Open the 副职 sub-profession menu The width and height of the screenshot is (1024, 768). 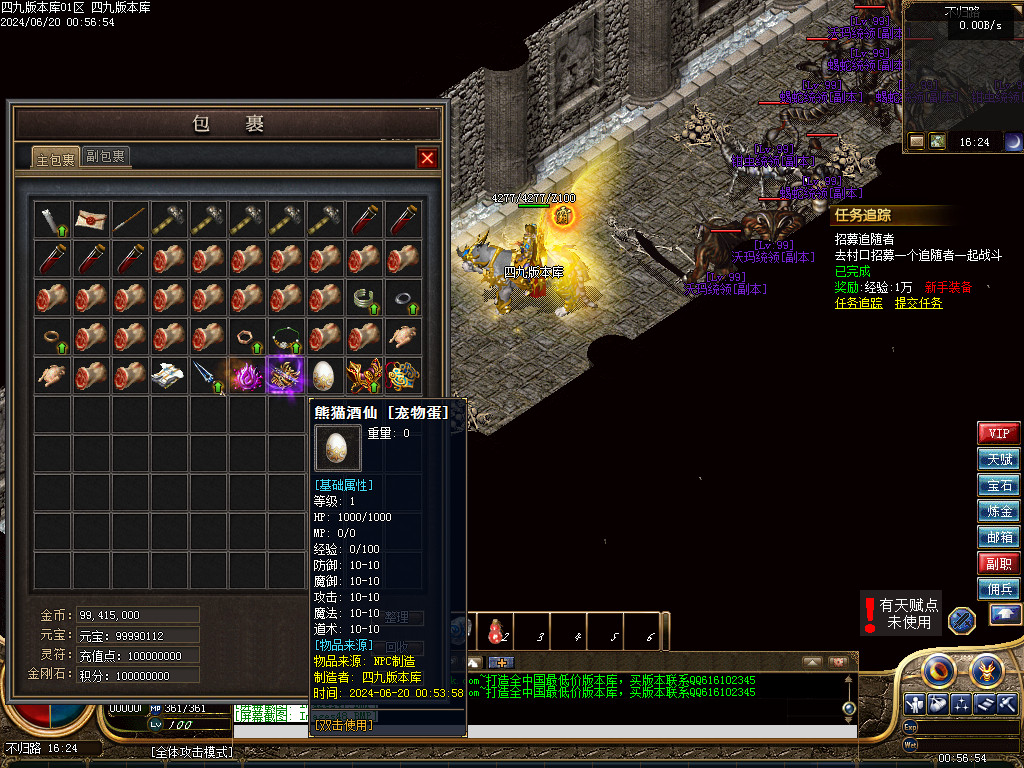click(998, 563)
